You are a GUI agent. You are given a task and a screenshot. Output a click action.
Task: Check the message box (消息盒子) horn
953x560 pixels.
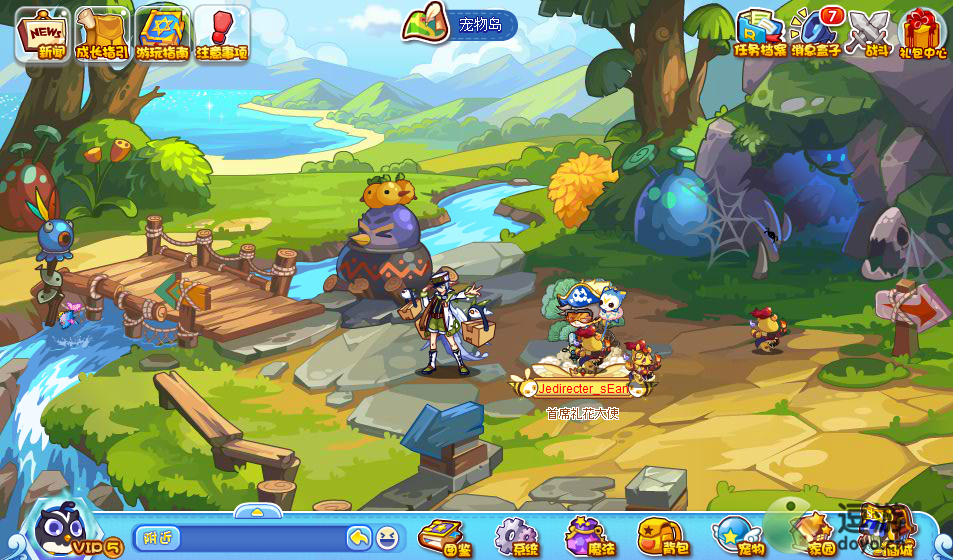click(815, 32)
